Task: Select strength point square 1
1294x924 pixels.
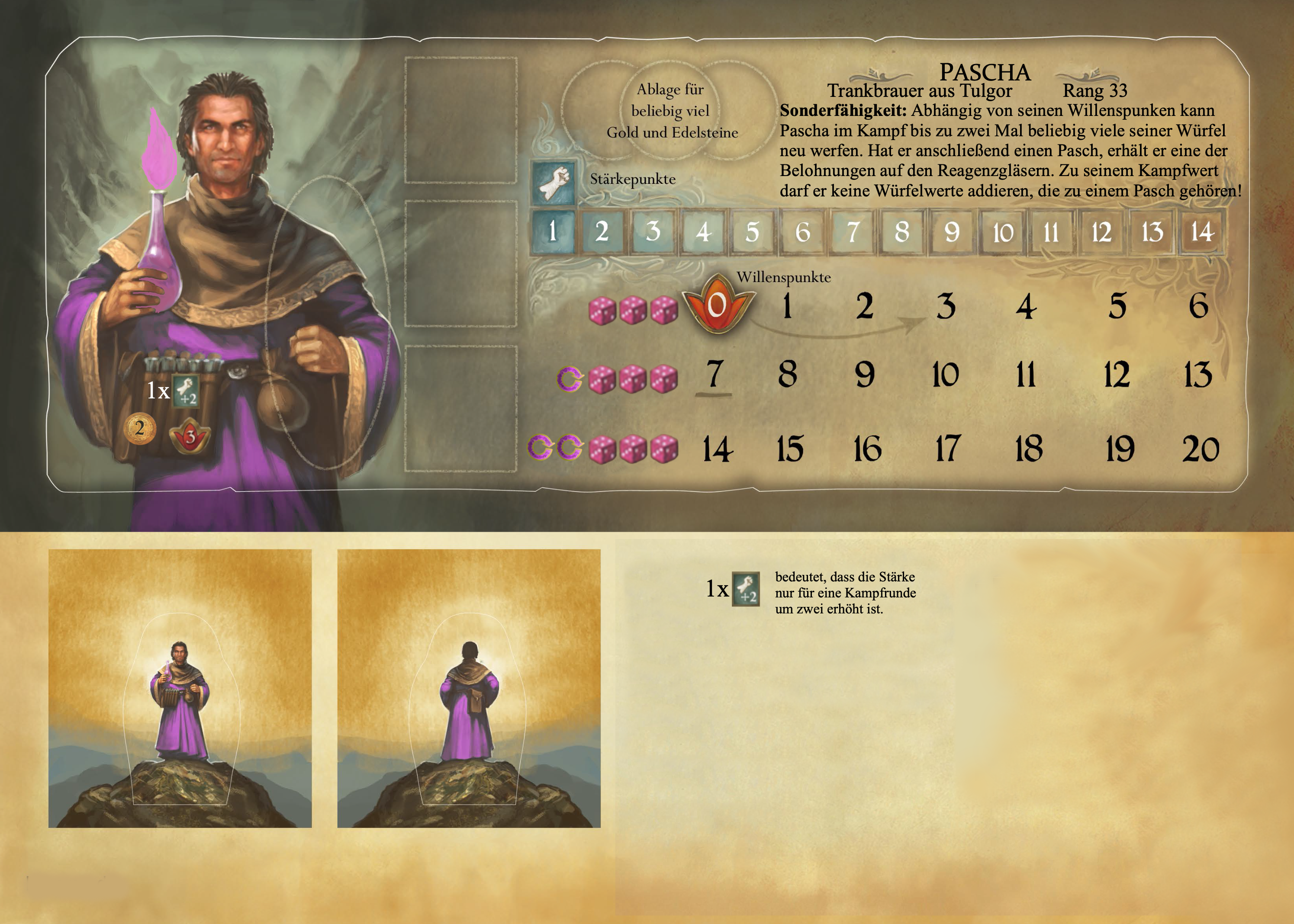Action: pos(552,231)
